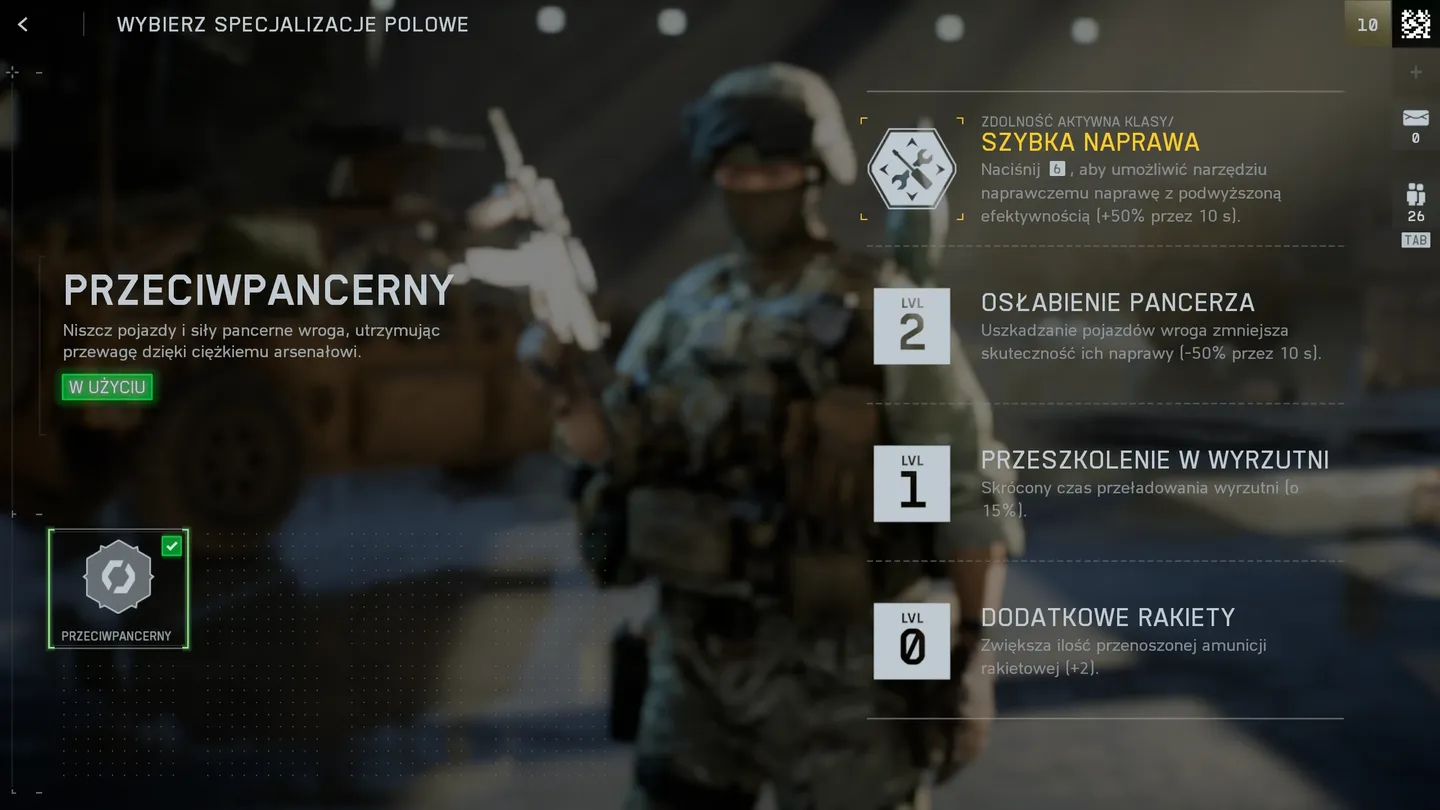Image resolution: width=1440 pixels, height=810 pixels.
Task: Select the Przeciwpancerny loadout thumbnail card
Action: 118,588
